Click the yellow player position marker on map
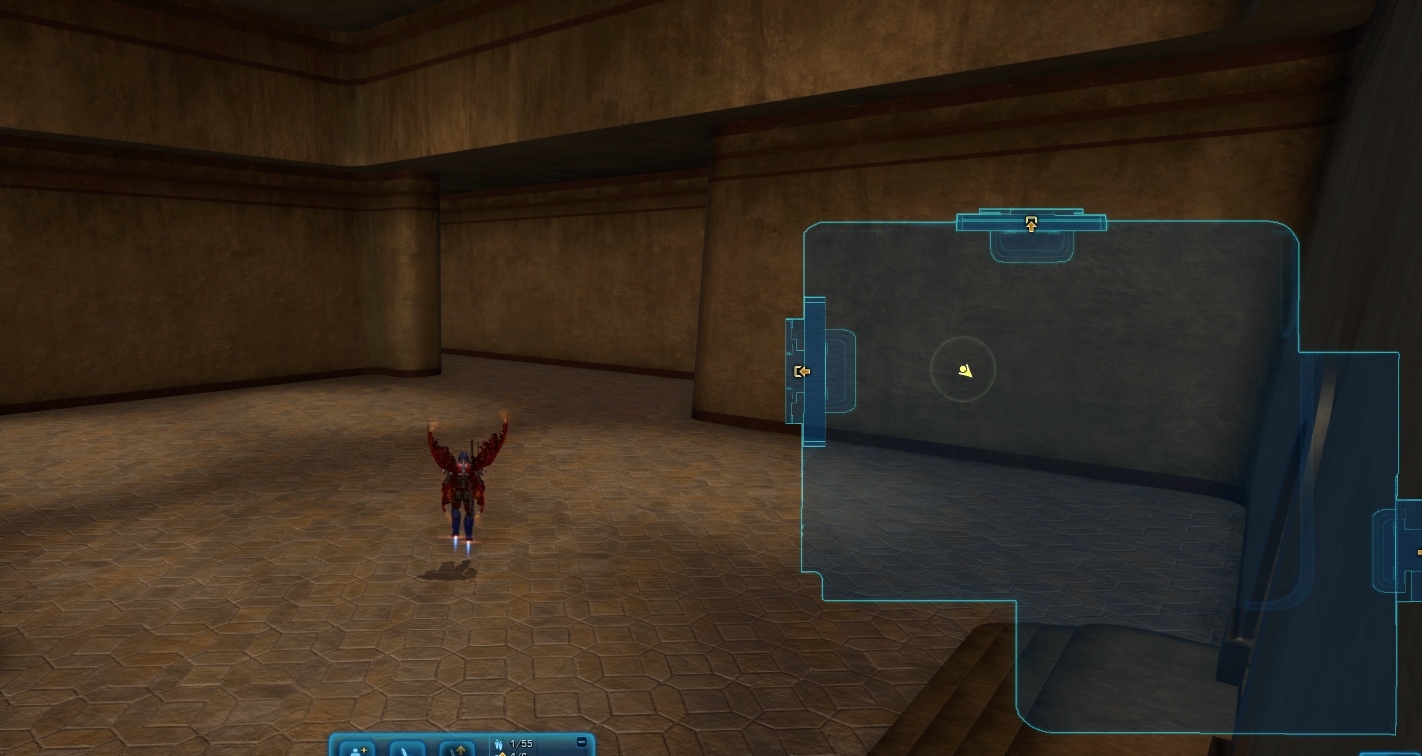This screenshot has height=756, width=1422. (964, 371)
